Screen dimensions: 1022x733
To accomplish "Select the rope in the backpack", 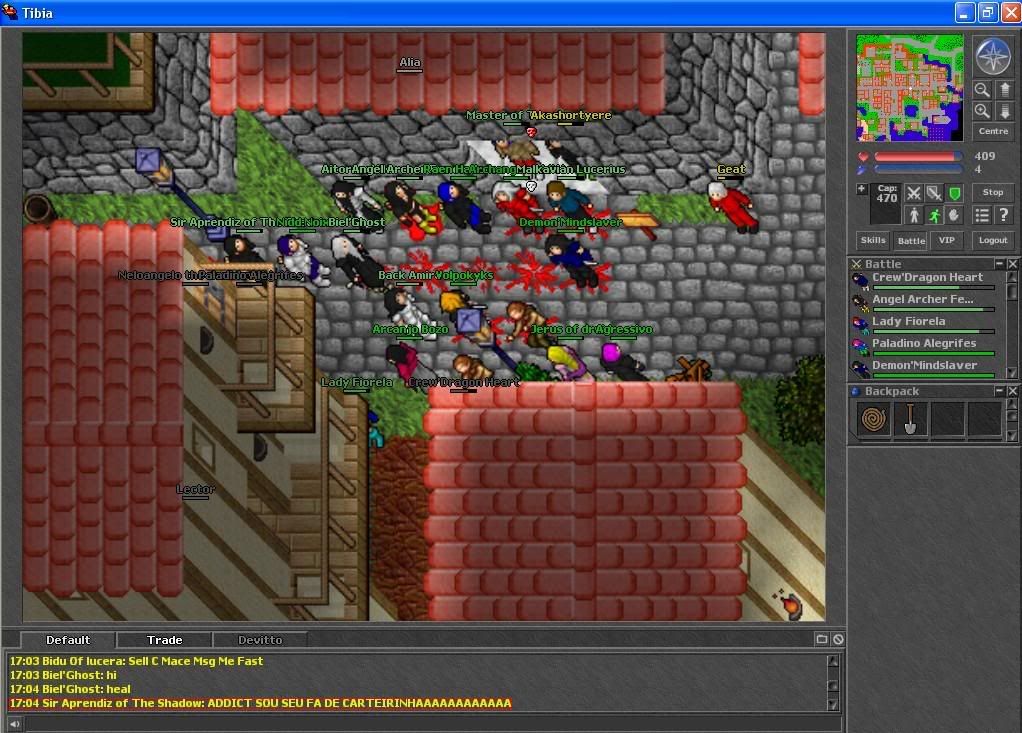I will pyautogui.click(x=876, y=420).
